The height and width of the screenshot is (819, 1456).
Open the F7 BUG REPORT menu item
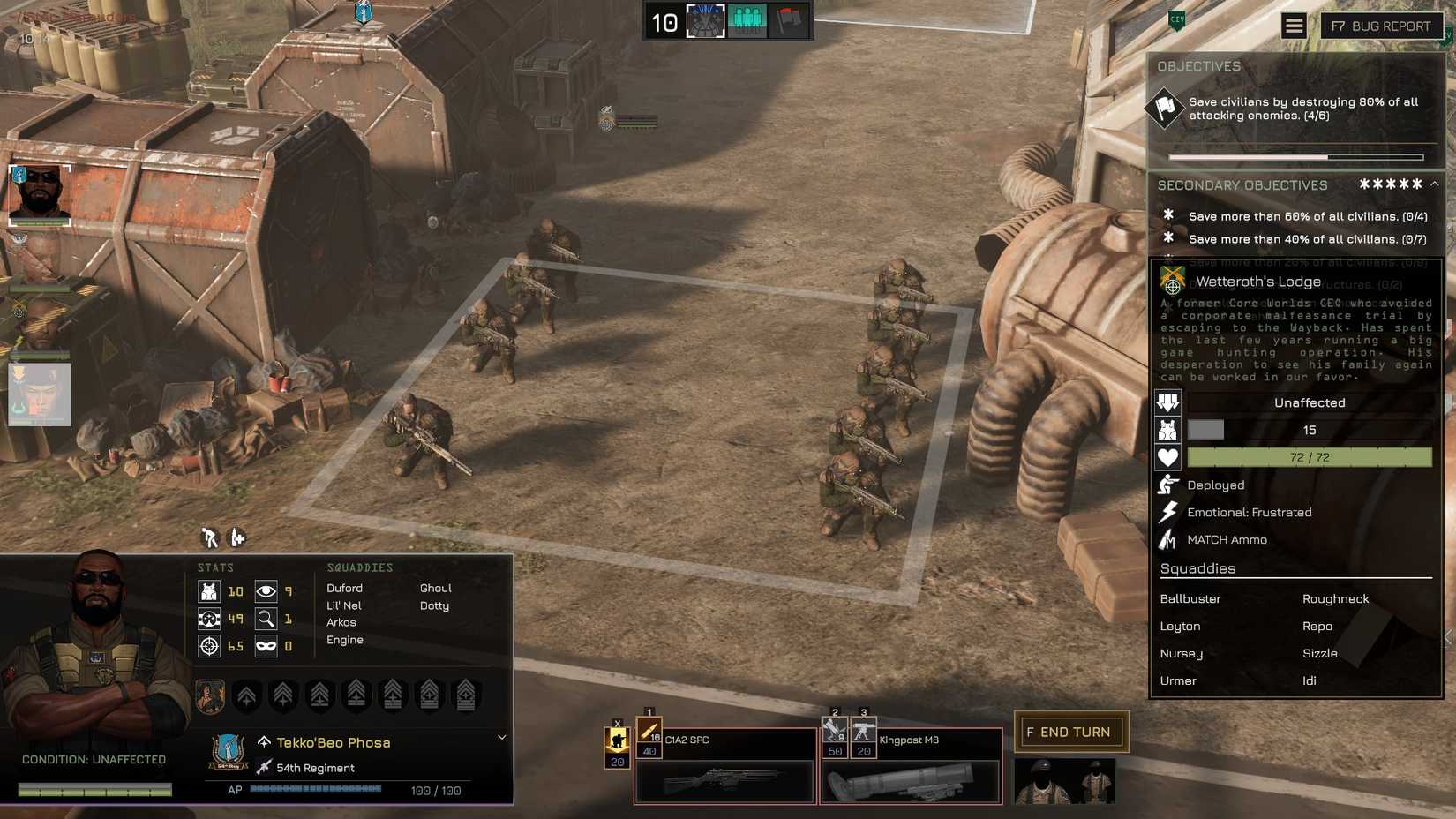1379,26
